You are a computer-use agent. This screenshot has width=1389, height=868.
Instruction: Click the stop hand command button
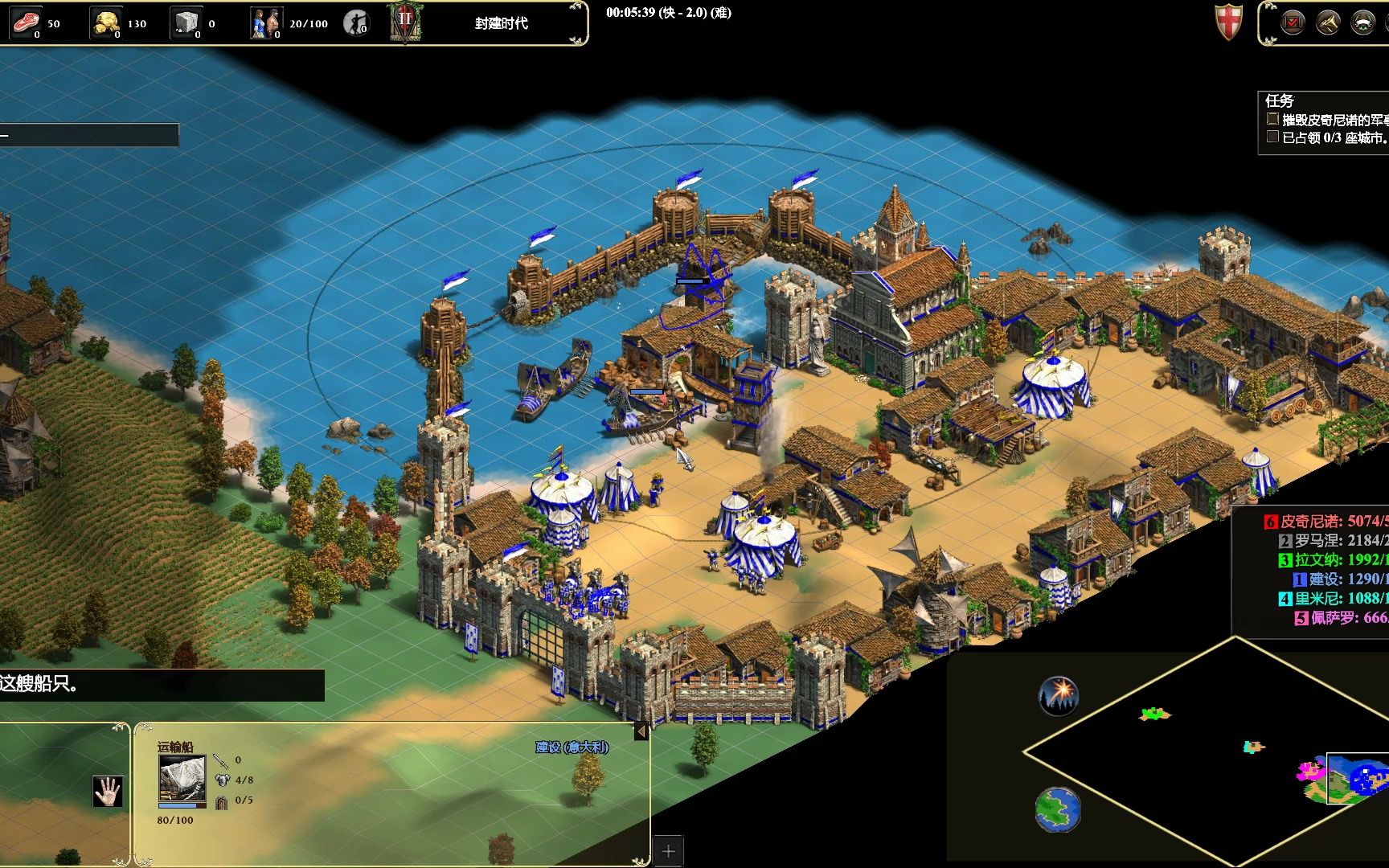click(107, 791)
